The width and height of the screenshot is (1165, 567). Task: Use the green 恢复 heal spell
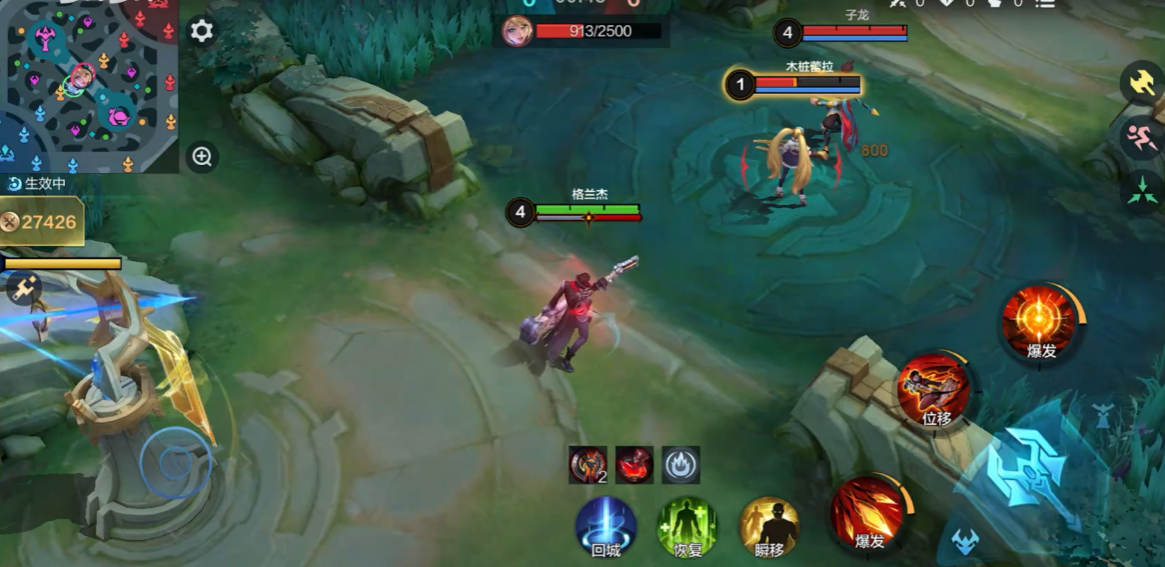tap(687, 525)
